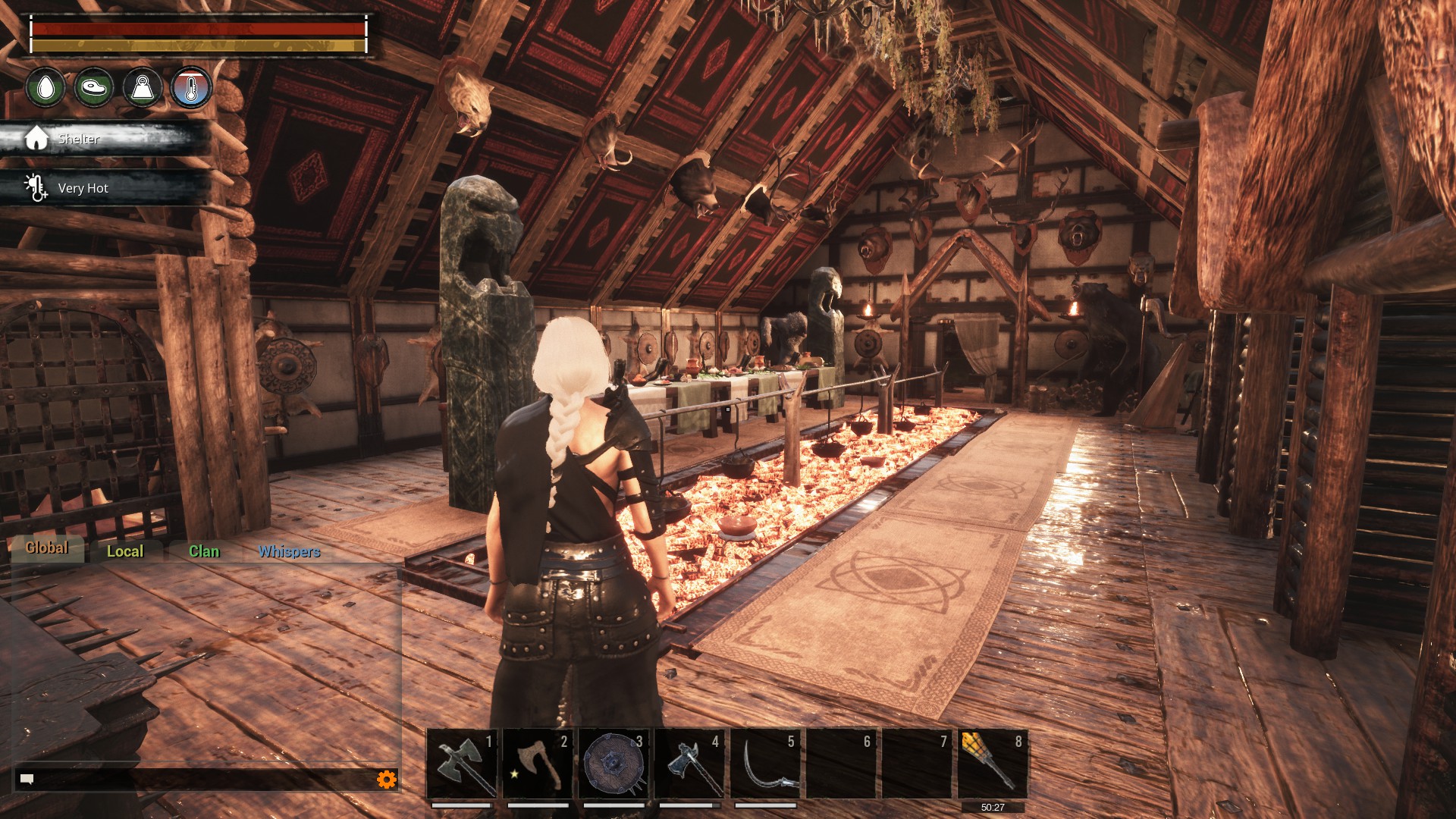This screenshot has height=819, width=1456.
Task: Click the weight encumbrance icon
Action: 143,87
